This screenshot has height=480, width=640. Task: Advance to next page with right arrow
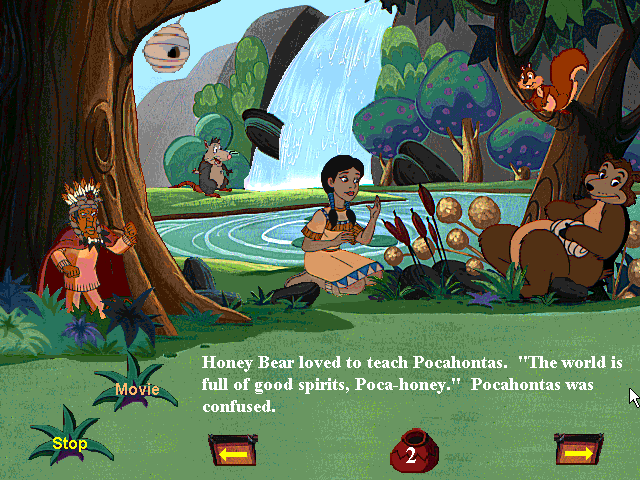click(x=578, y=453)
